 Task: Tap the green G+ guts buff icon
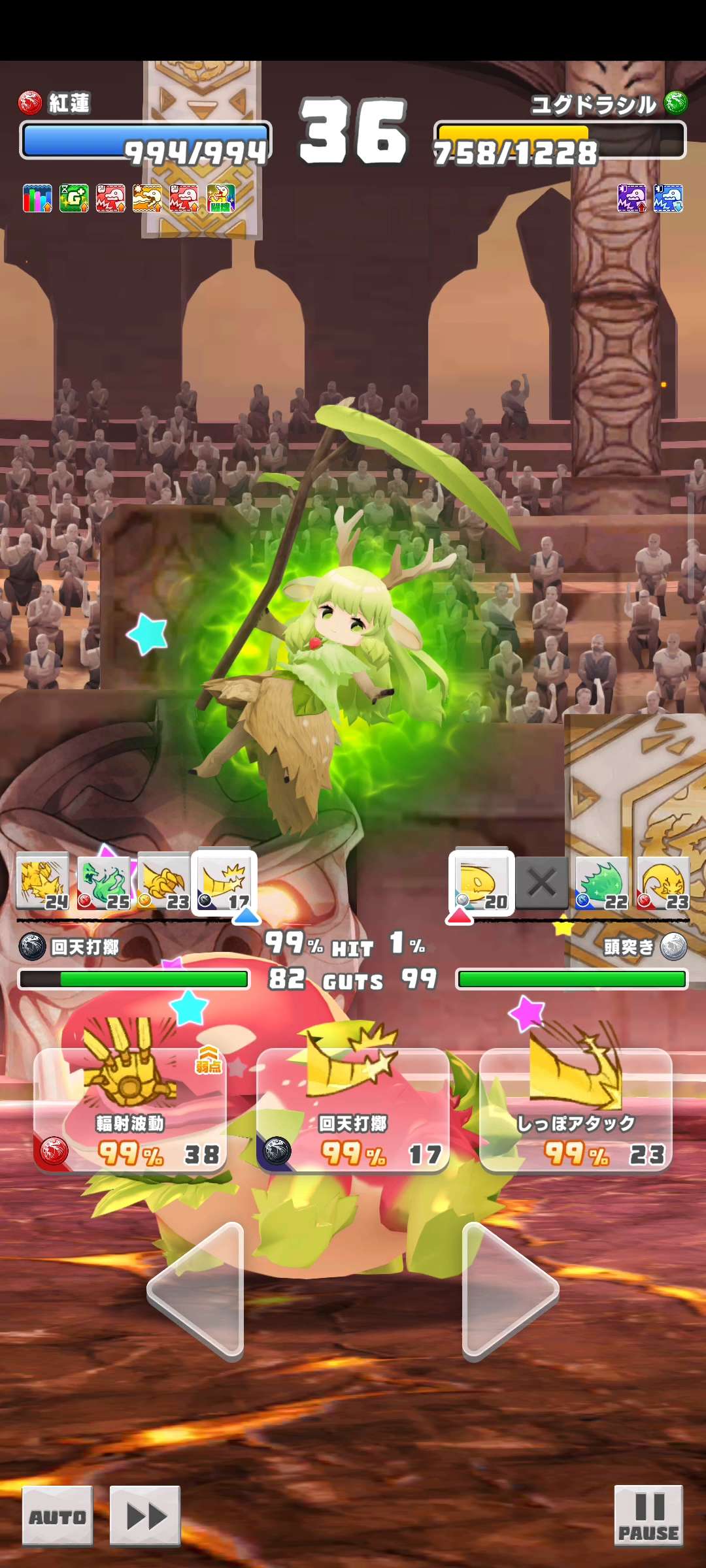pos(74,198)
